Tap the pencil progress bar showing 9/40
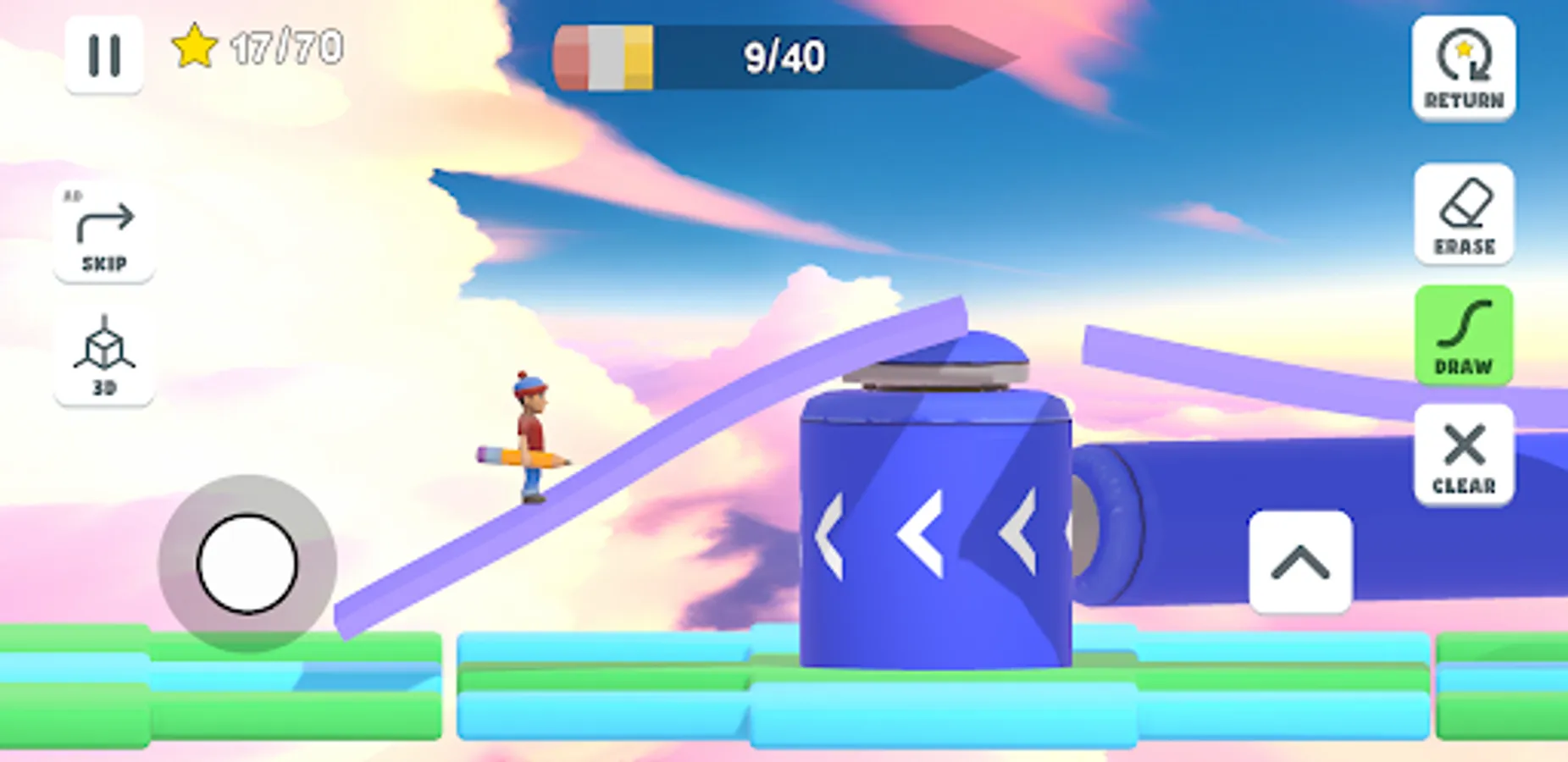The height and width of the screenshot is (762, 1568). click(784, 57)
